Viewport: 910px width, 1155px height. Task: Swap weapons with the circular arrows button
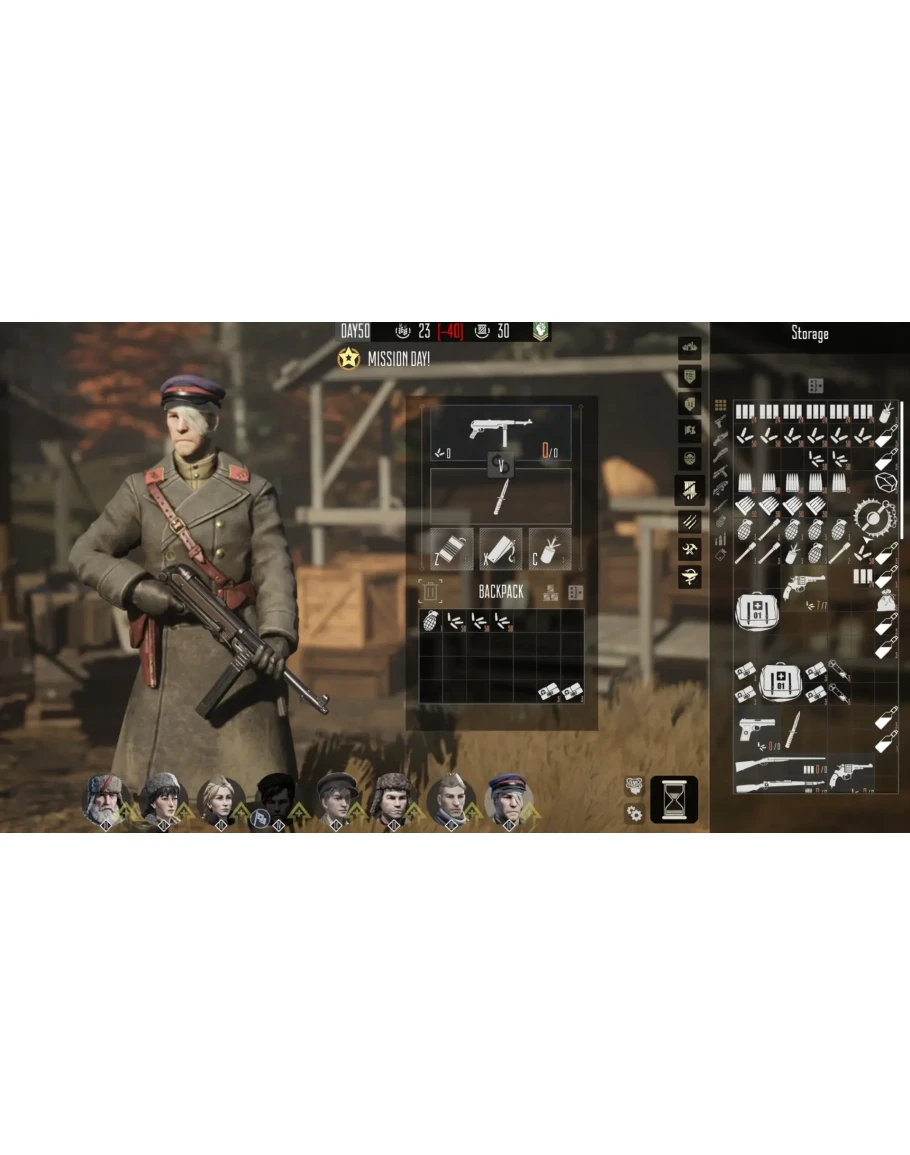coord(501,464)
